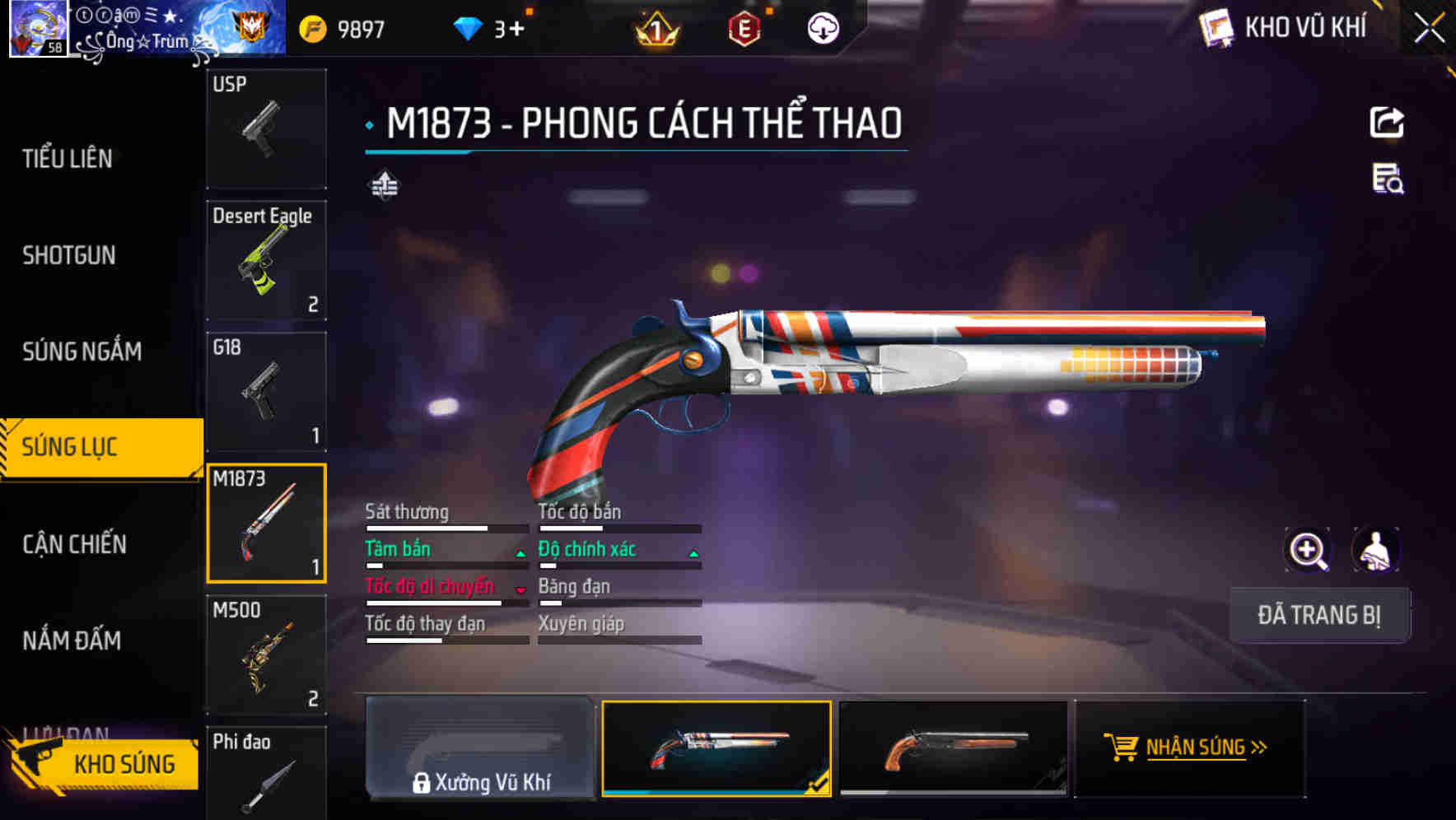
Task: Choose the Cận Chiến category
Action: (x=74, y=544)
